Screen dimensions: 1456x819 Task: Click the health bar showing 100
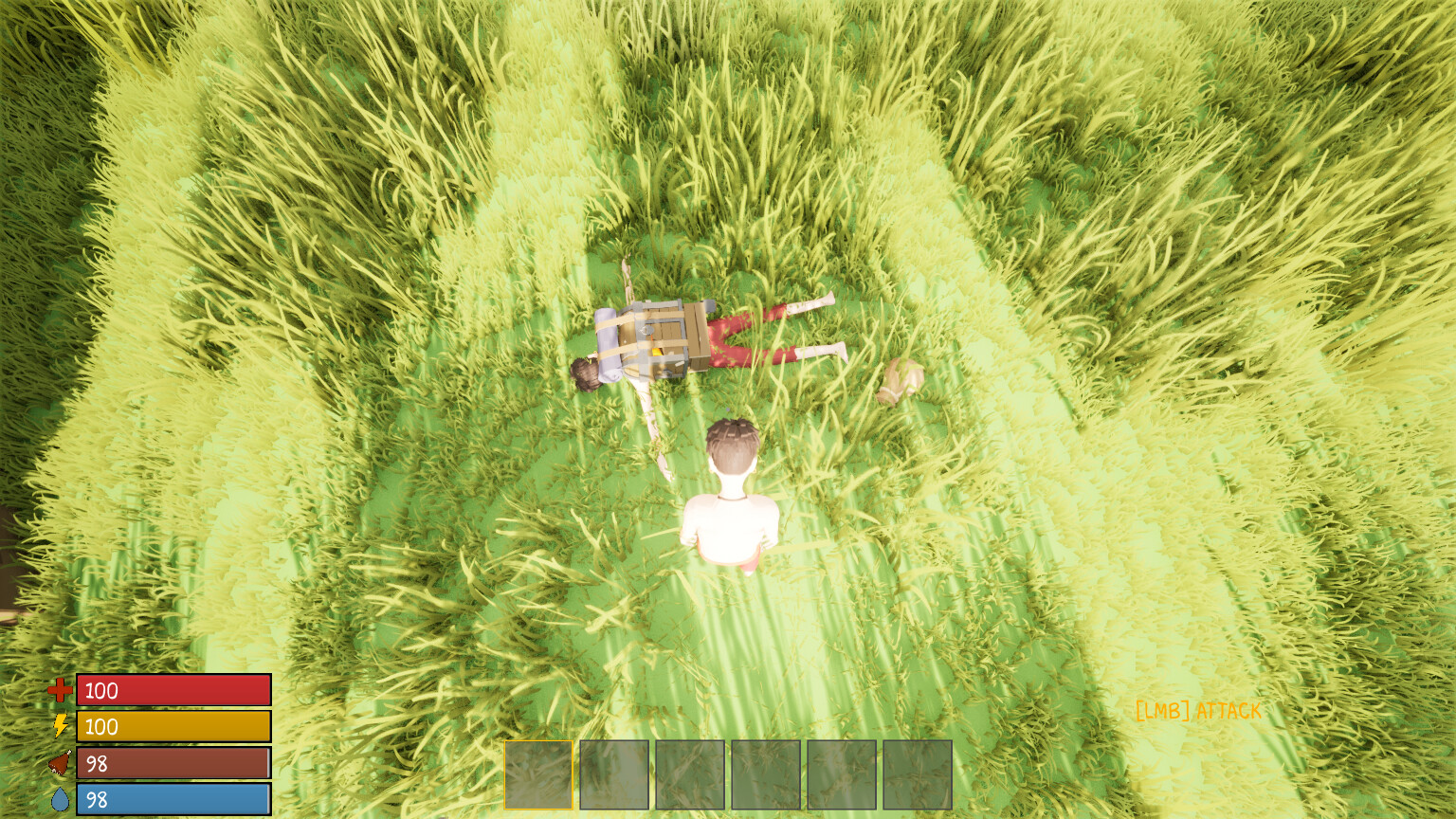[173, 691]
